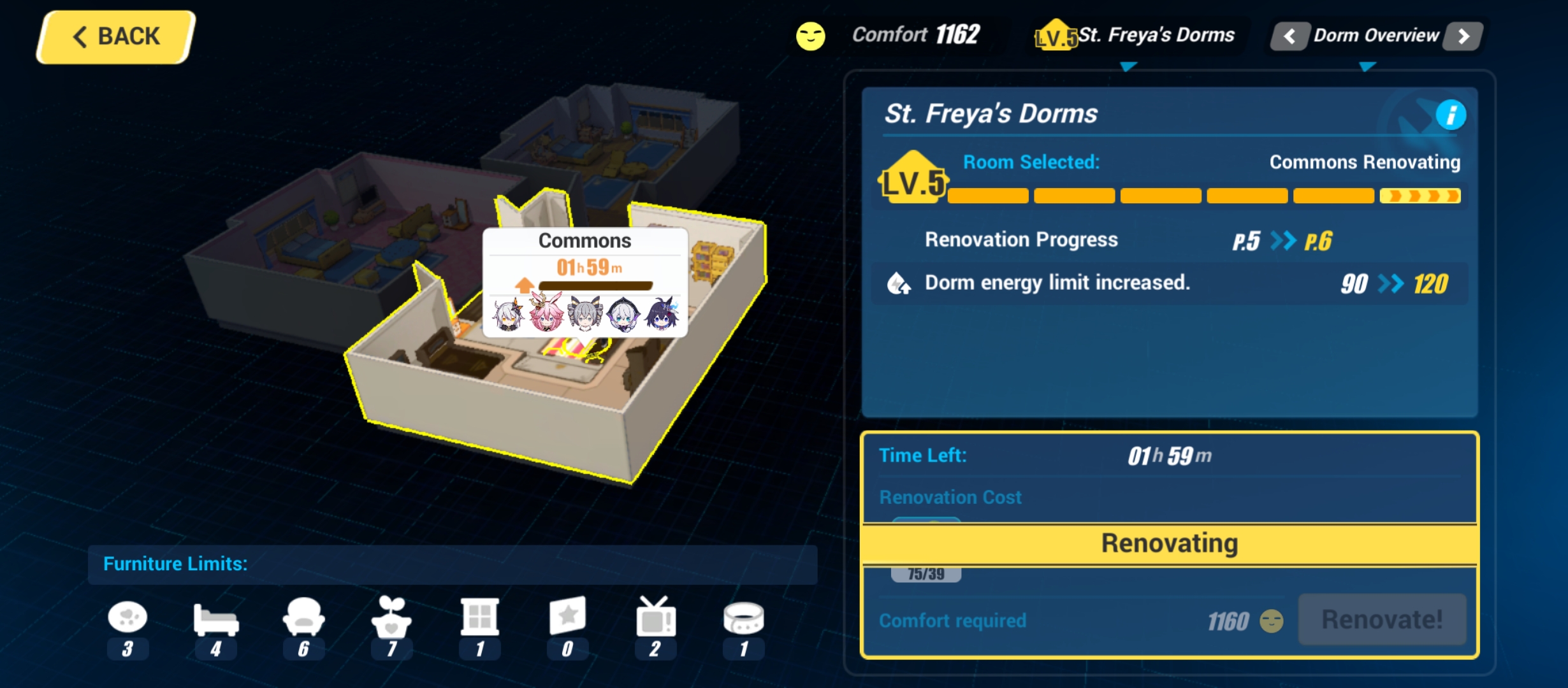The image size is (1568, 688).
Task: Open the dorm info icon
Action: click(1451, 115)
